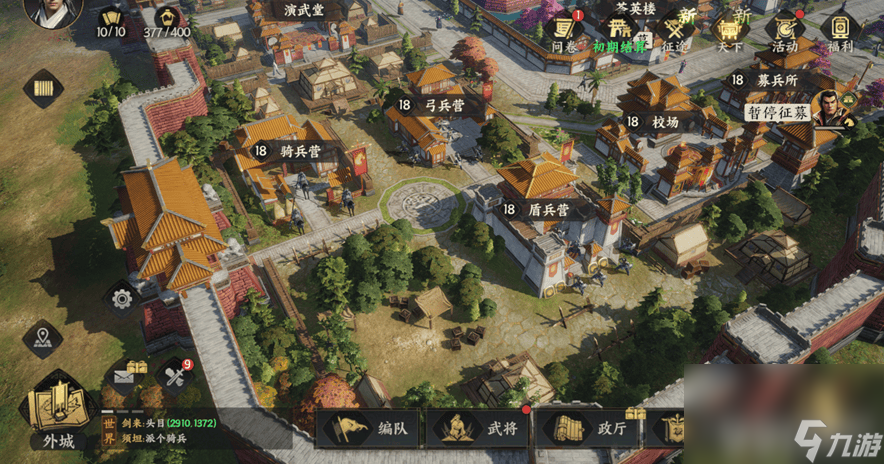The width and height of the screenshot is (884, 464).
Task: Open the gear settings icon
Action: 122,297
